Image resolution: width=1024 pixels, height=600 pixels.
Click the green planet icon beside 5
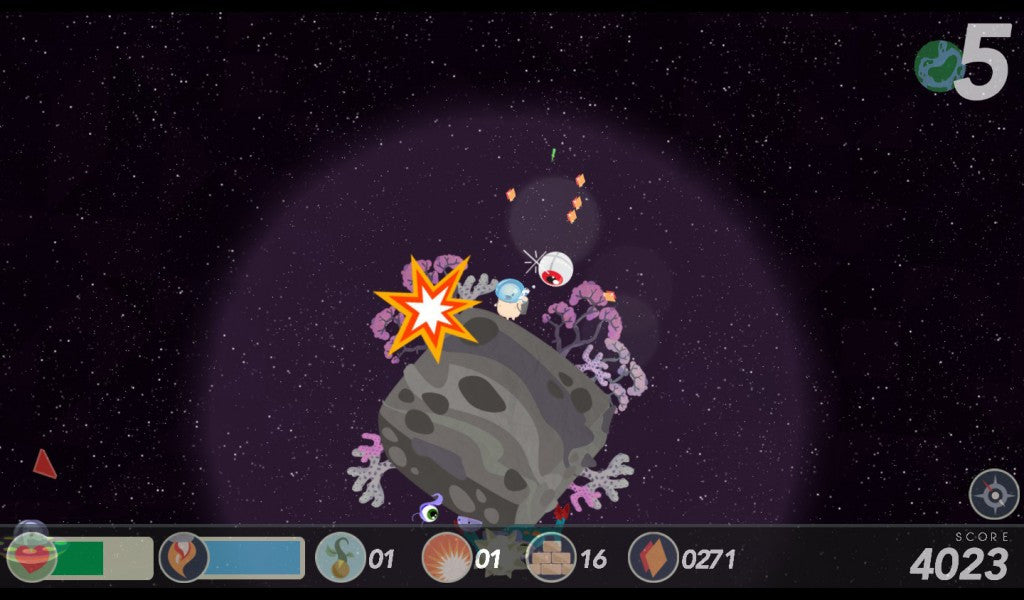[938, 66]
